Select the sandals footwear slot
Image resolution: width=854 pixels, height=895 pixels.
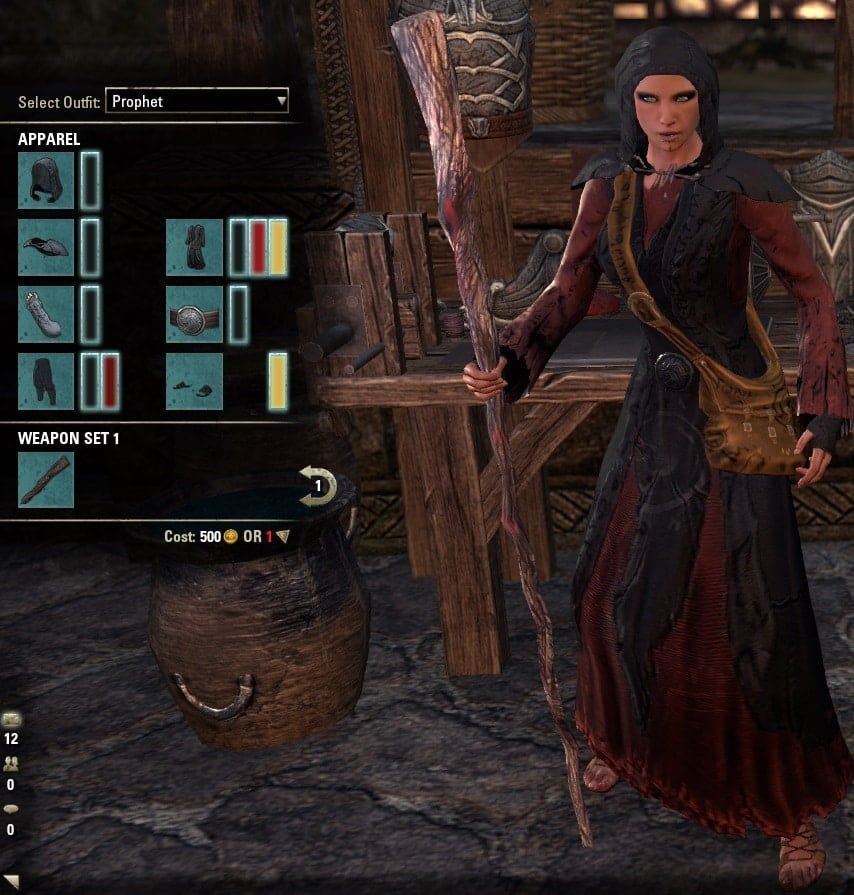pos(194,381)
